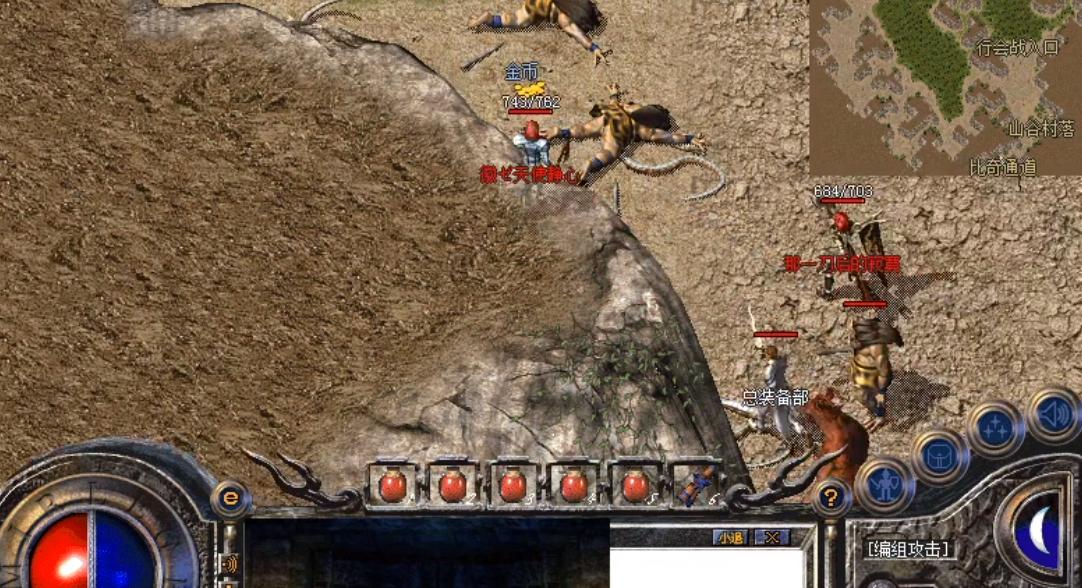
Task: Open the character equipment panel icon
Action: tap(885, 485)
